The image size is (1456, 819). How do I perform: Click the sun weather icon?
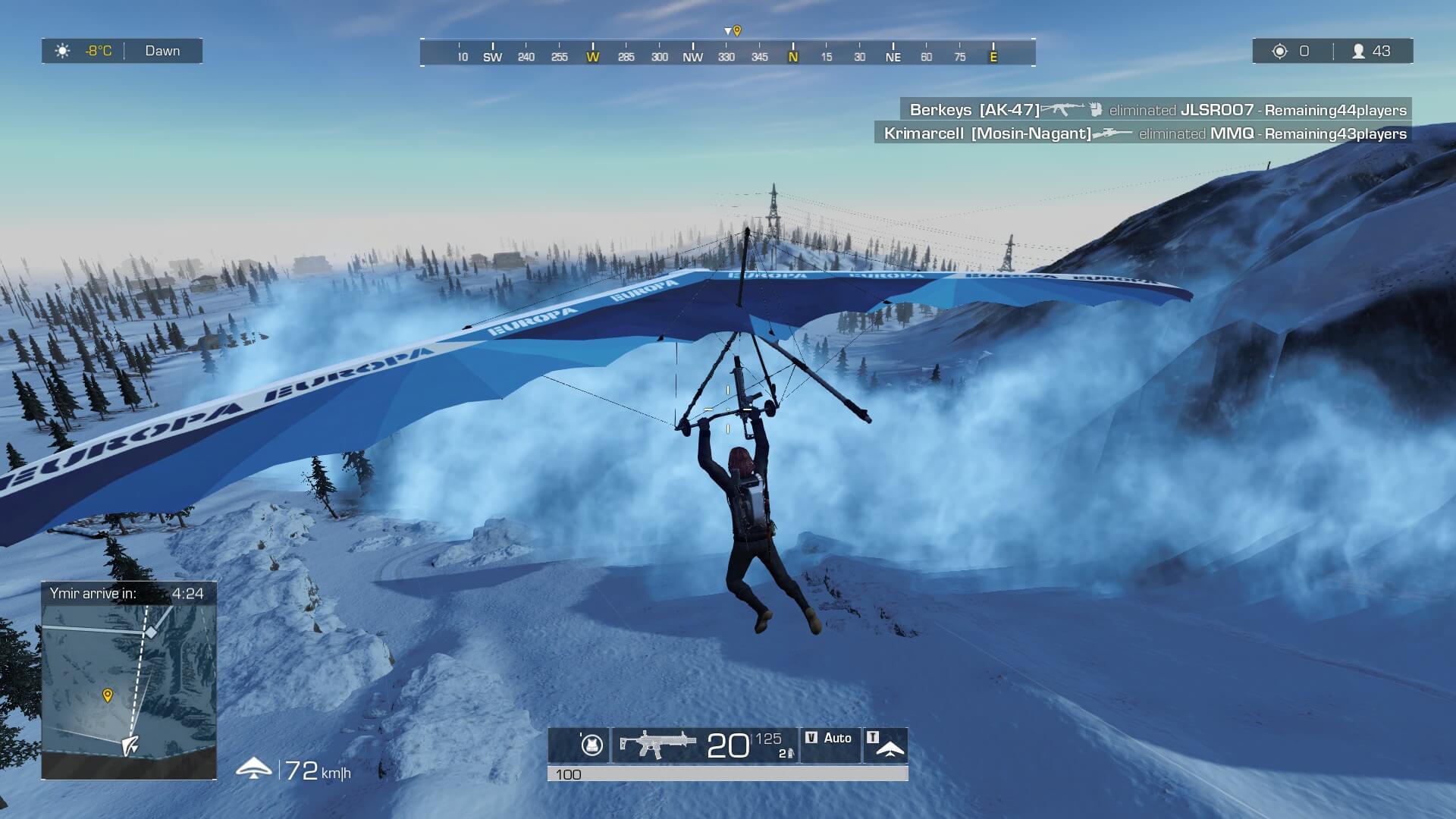63,51
